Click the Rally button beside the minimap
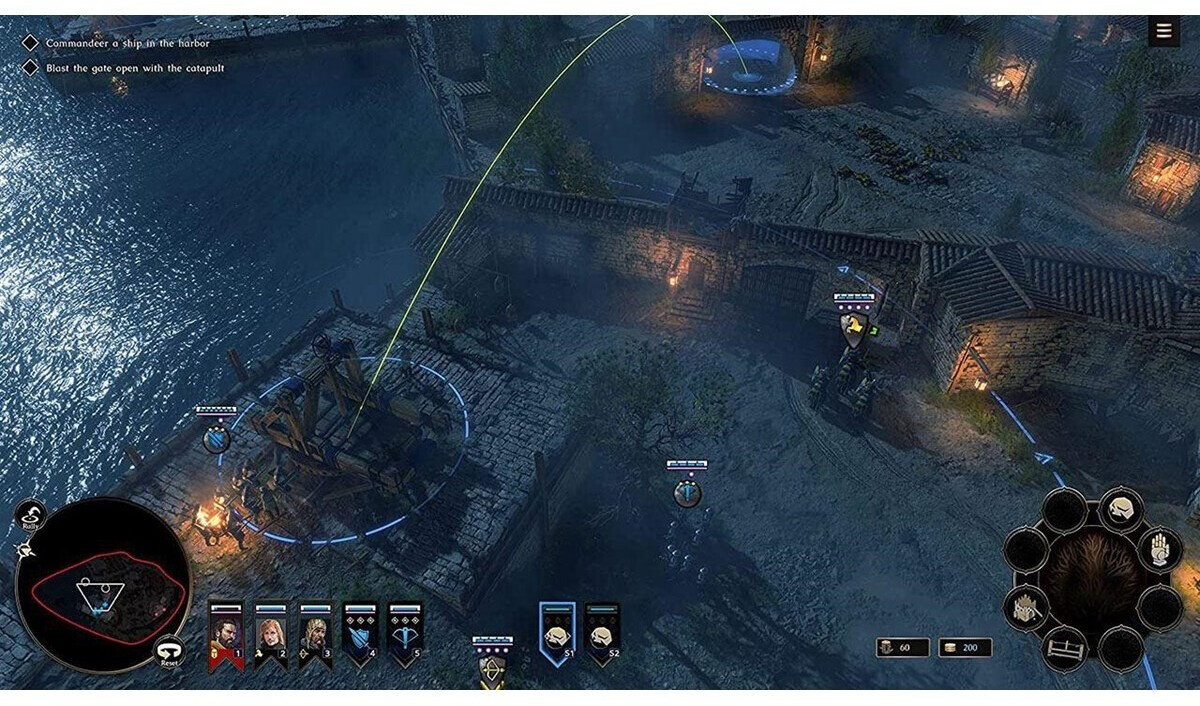The image size is (1200, 706). click(x=30, y=516)
